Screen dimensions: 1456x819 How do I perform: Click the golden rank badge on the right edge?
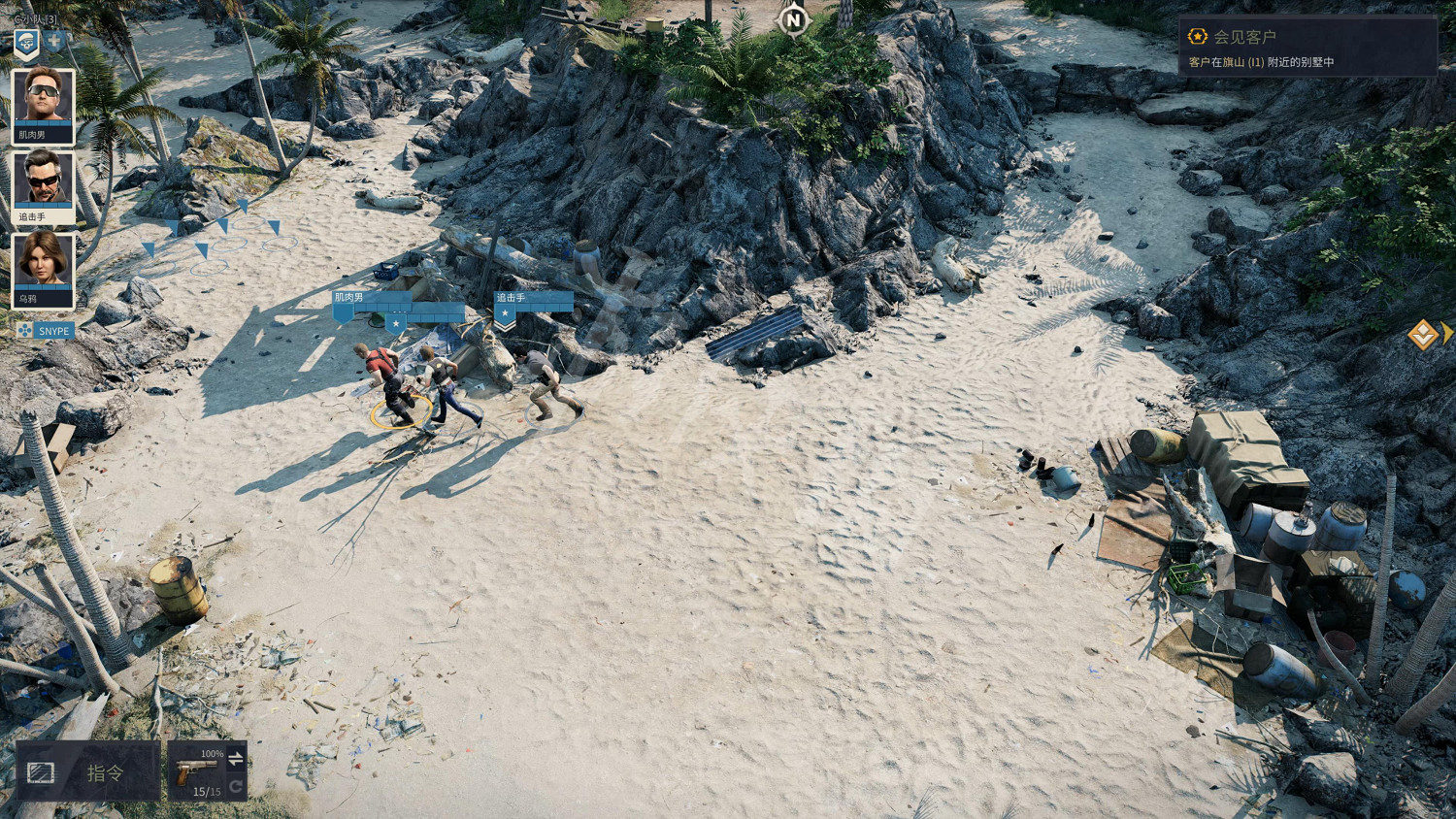pyautogui.click(x=1423, y=336)
